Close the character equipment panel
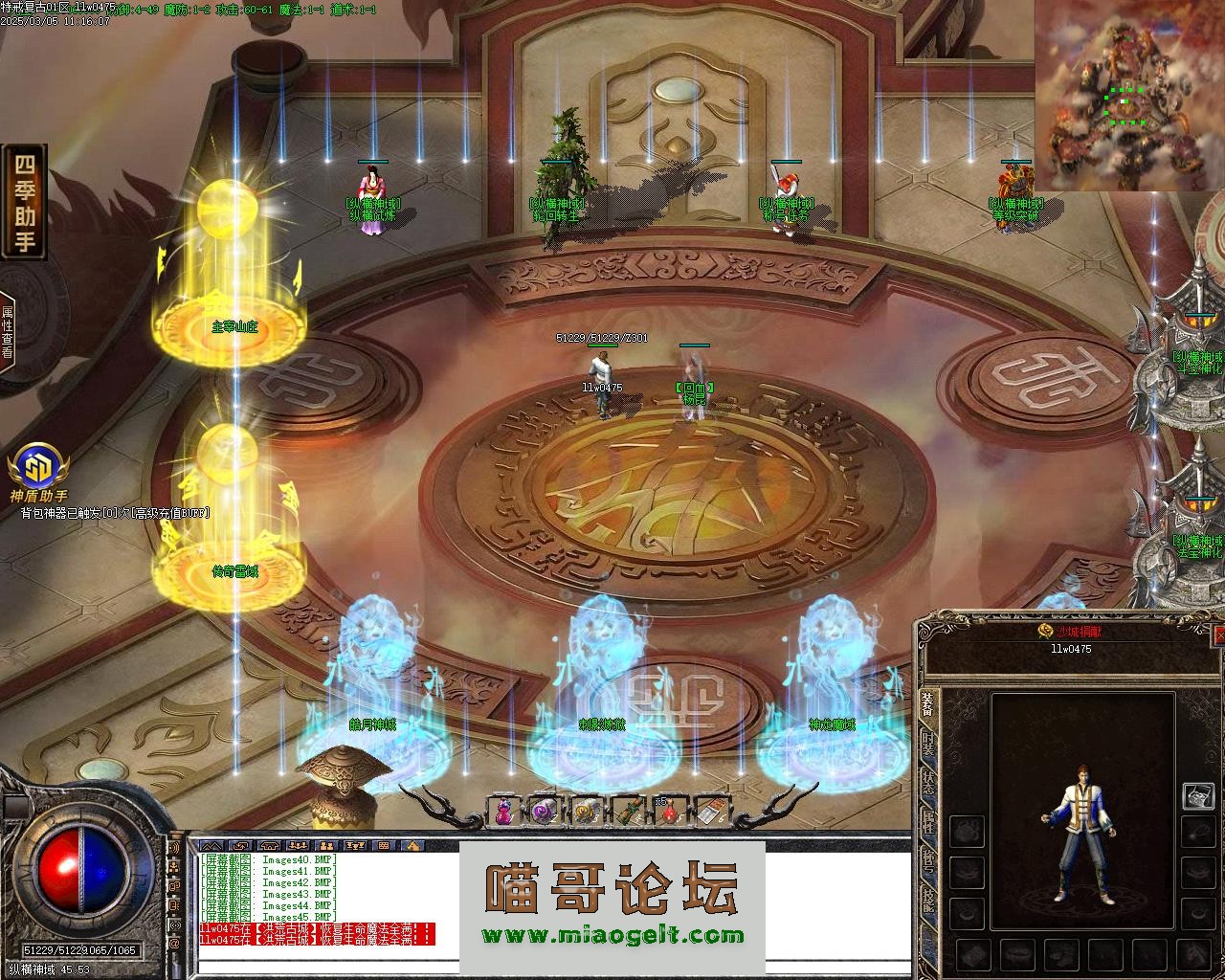 click(x=1219, y=635)
